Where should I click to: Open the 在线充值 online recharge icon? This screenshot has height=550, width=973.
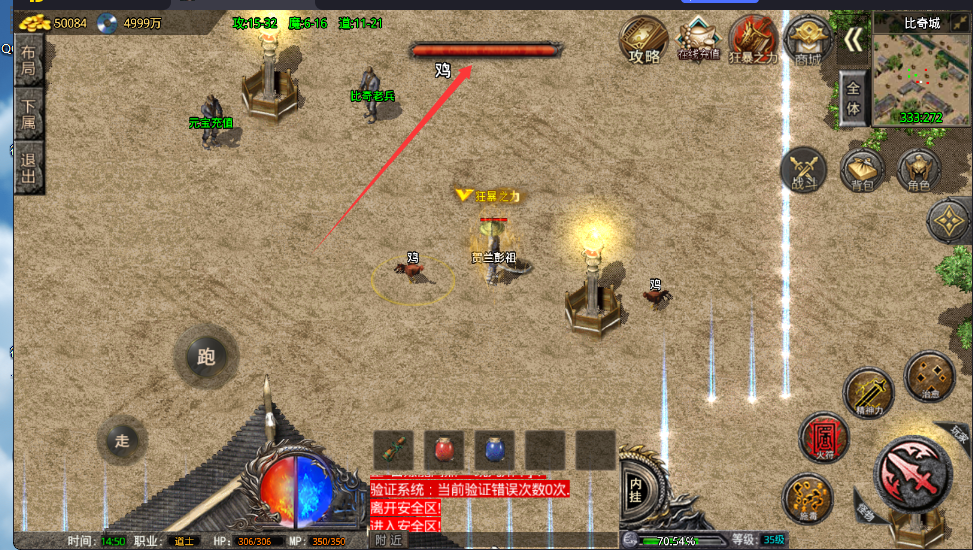pyautogui.click(x=698, y=38)
